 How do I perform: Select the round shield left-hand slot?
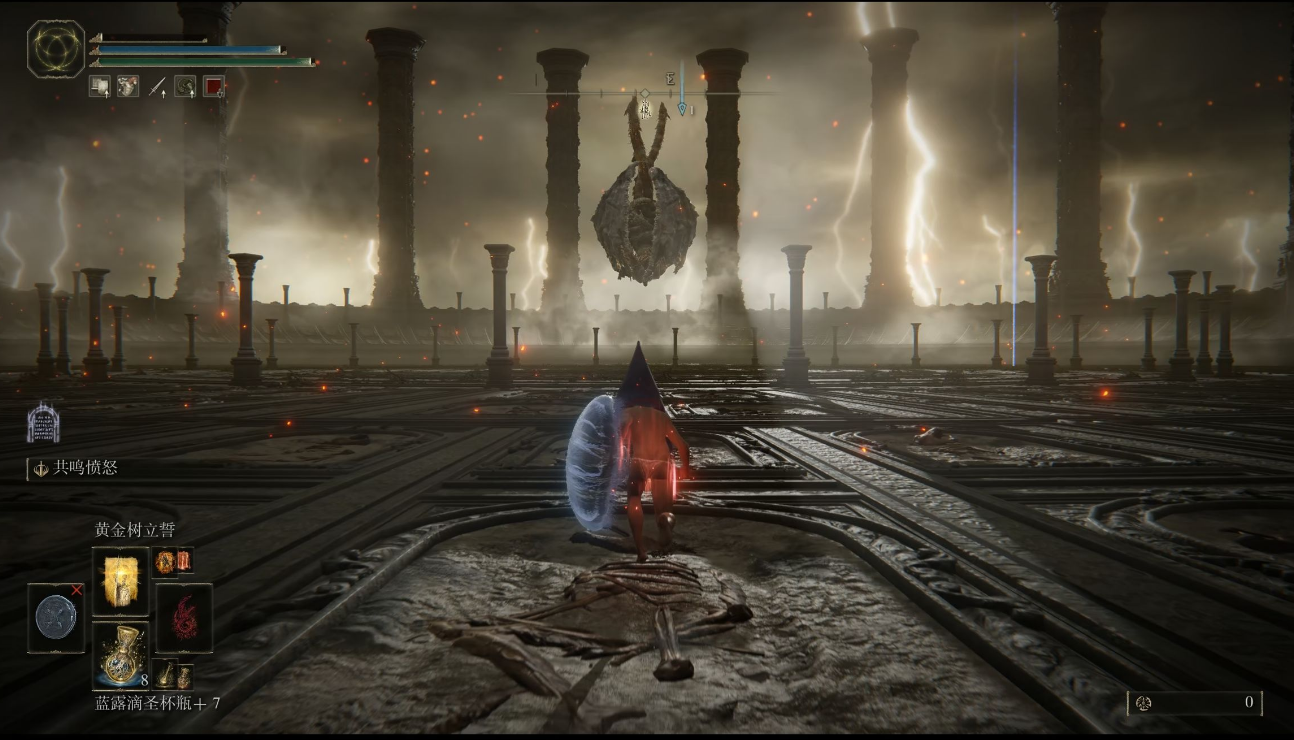pyautogui.click(x=56, y=618)
